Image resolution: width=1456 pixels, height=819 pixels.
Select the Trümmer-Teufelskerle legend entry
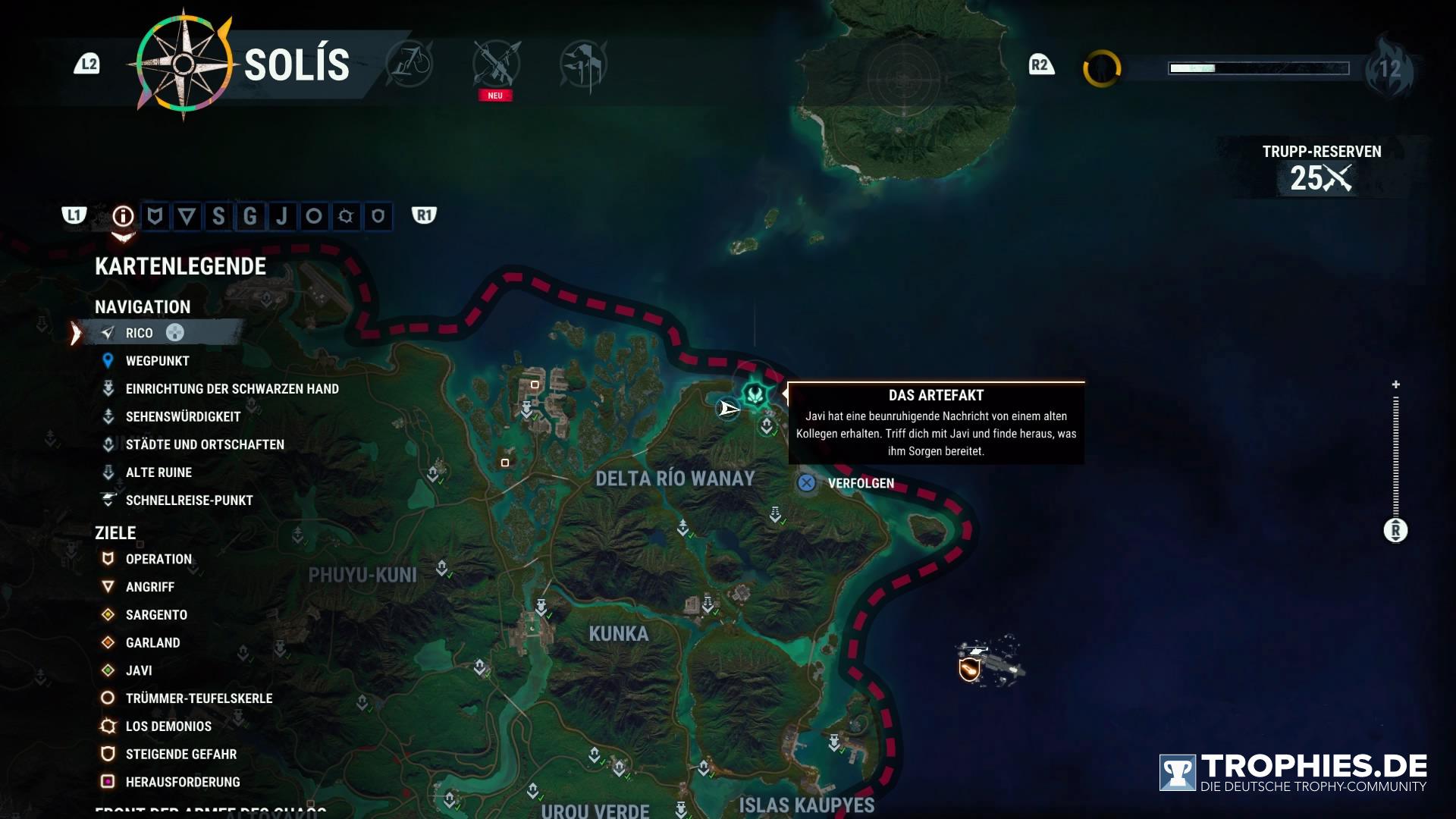[x=199, y=698]
